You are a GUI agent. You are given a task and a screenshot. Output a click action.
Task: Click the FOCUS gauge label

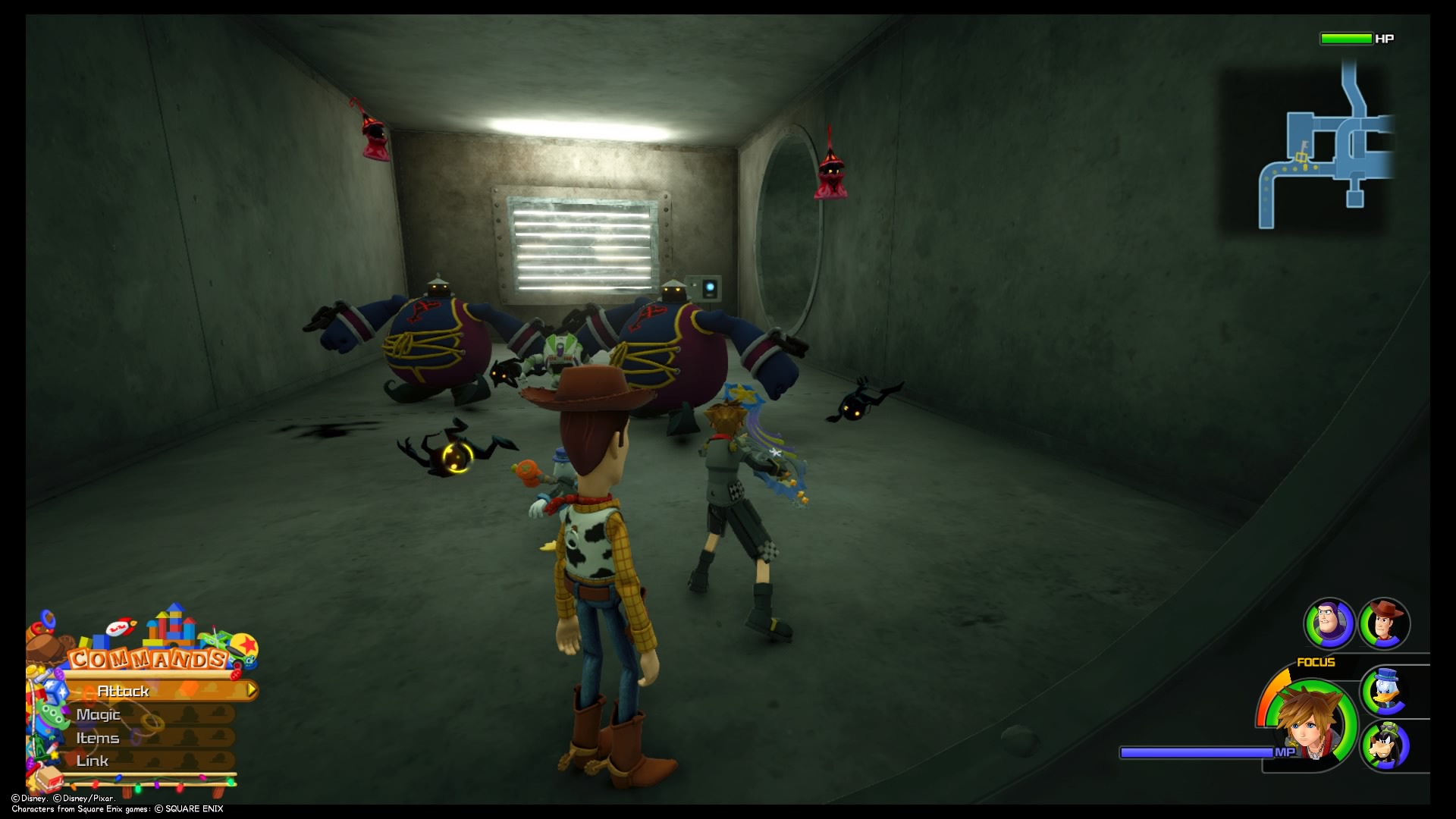[x=1316, y=662]
